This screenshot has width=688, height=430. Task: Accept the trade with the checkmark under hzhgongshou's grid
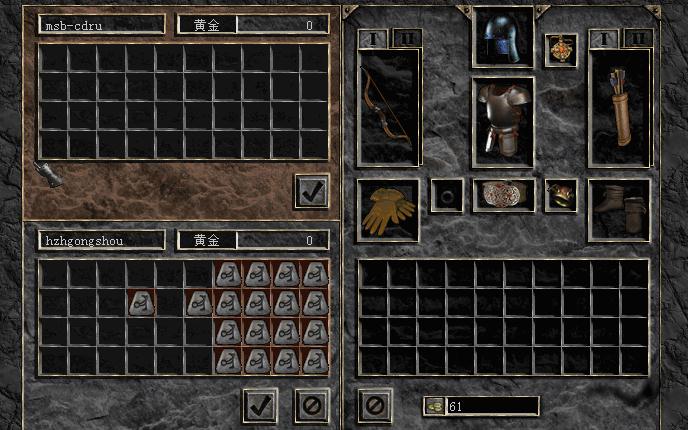(x=260, y=405)
